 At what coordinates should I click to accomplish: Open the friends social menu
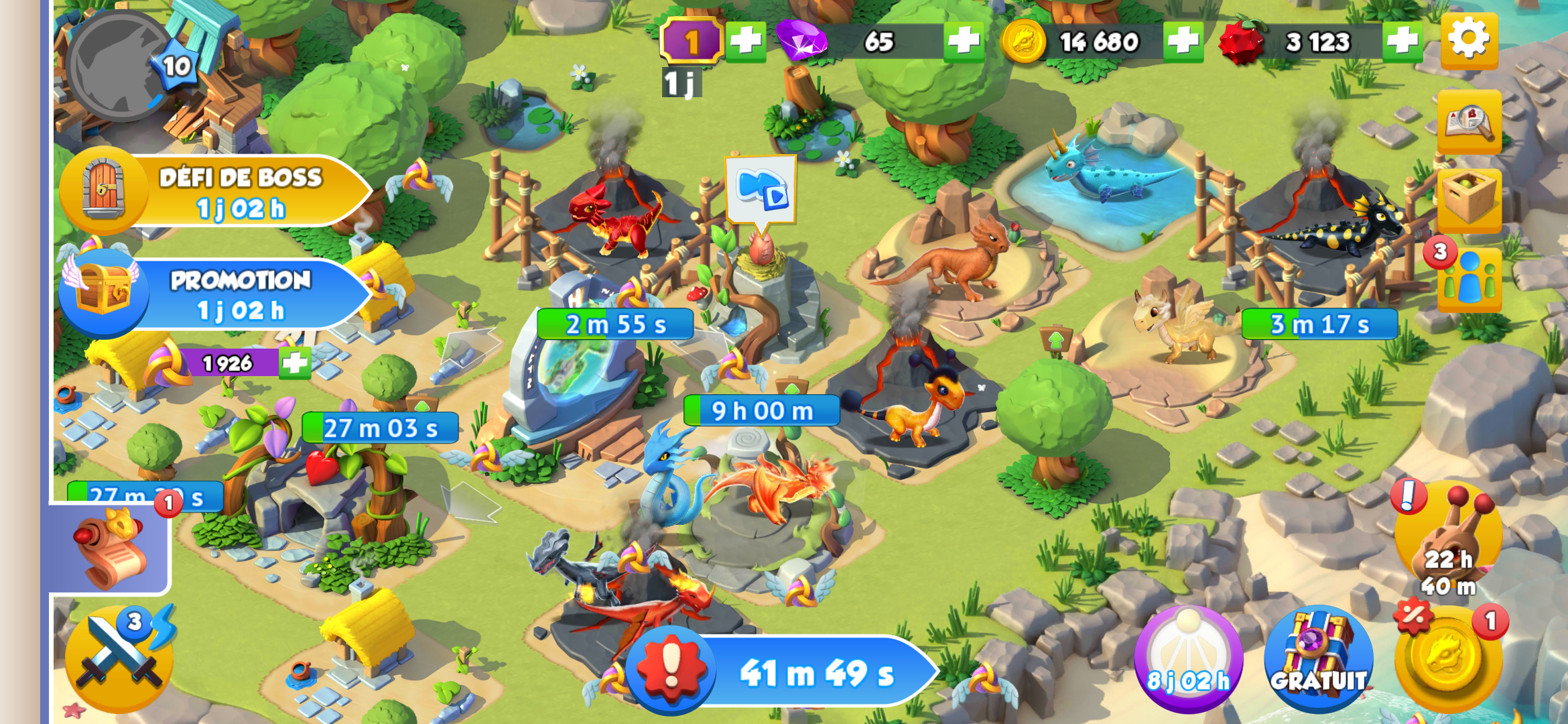coord(1469,278)
